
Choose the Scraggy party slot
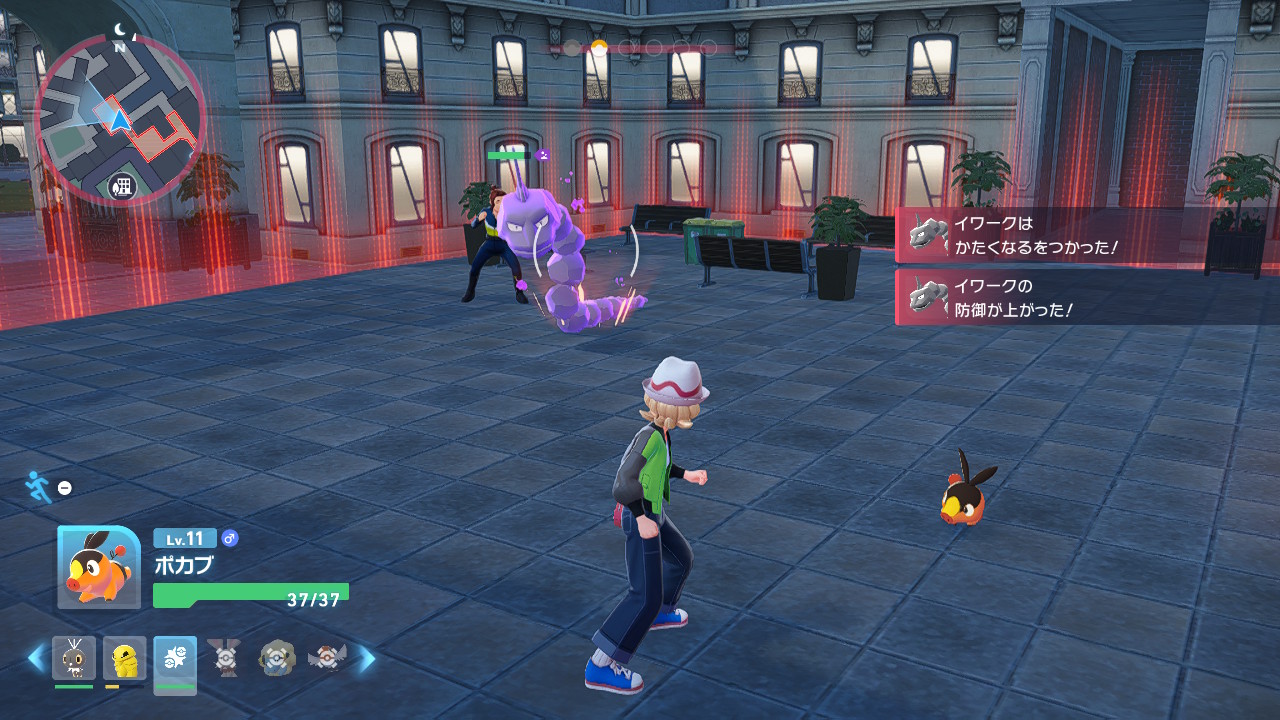[x=74, y=658]
